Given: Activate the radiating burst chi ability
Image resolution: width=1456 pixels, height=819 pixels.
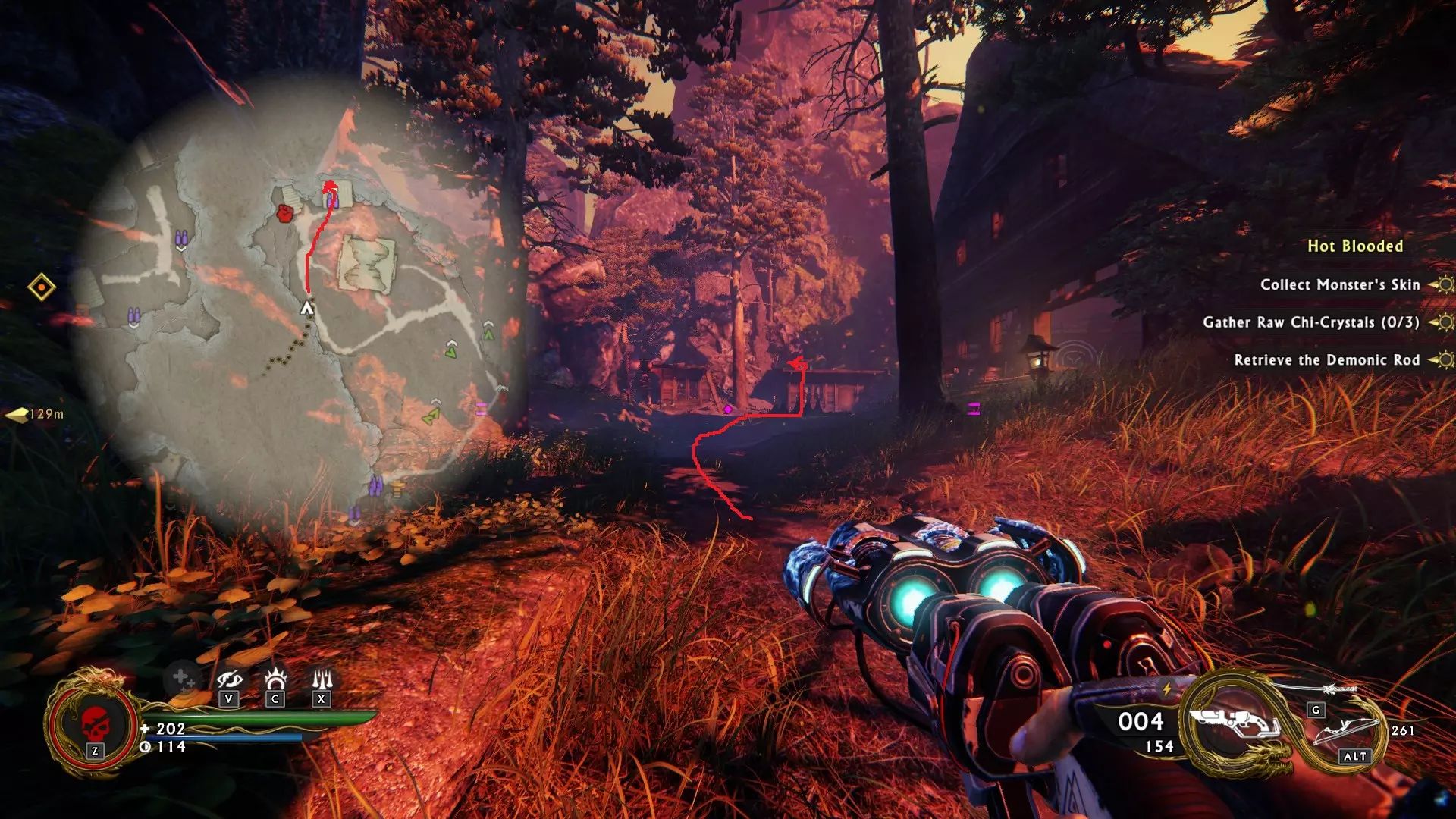Looking at the screenshot, I should [x=275, y=678].
